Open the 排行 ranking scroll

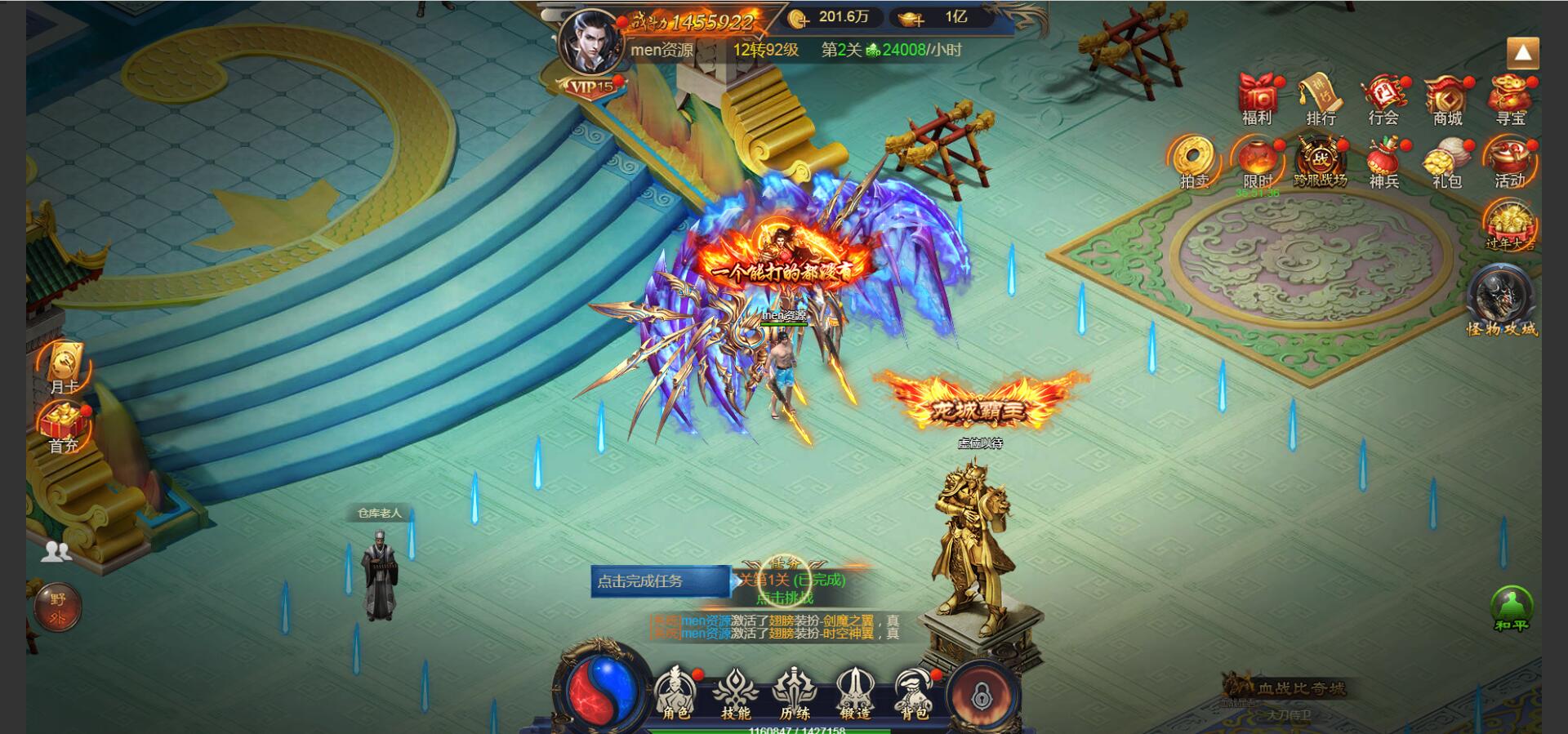pyautogui.click(x=1321, y=100)
